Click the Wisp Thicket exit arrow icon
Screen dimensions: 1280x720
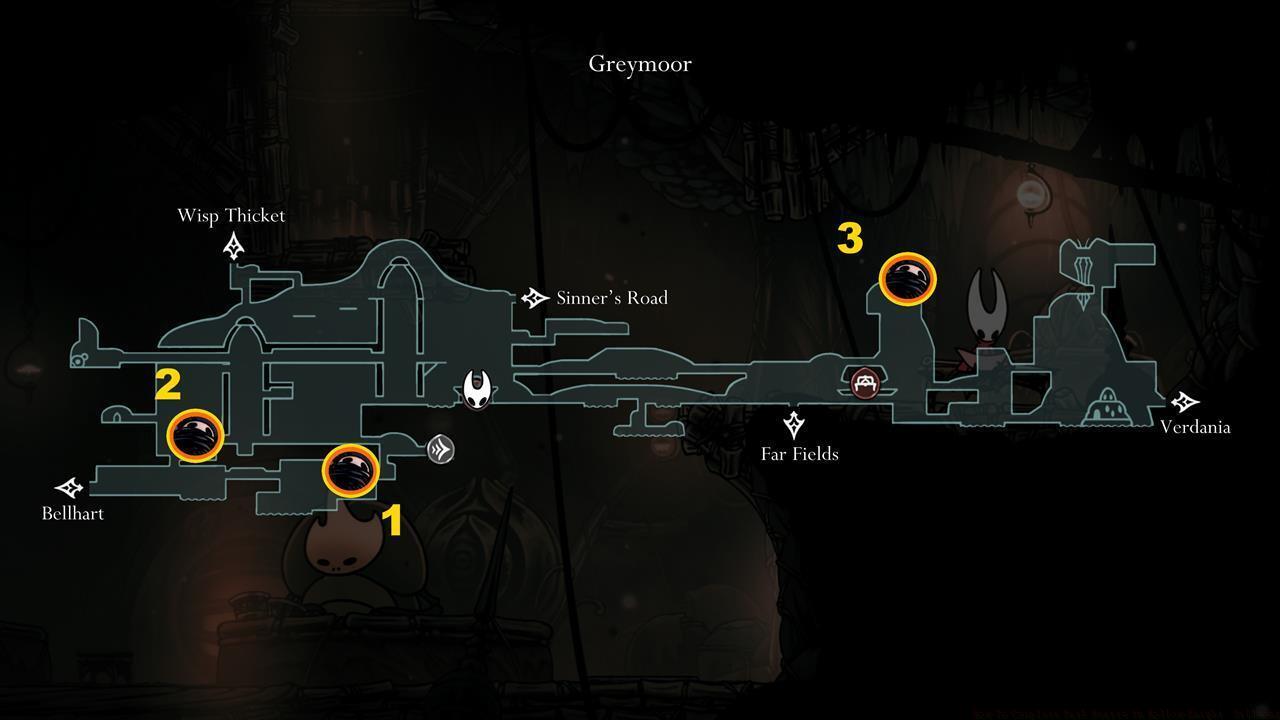tap(233, 243)
